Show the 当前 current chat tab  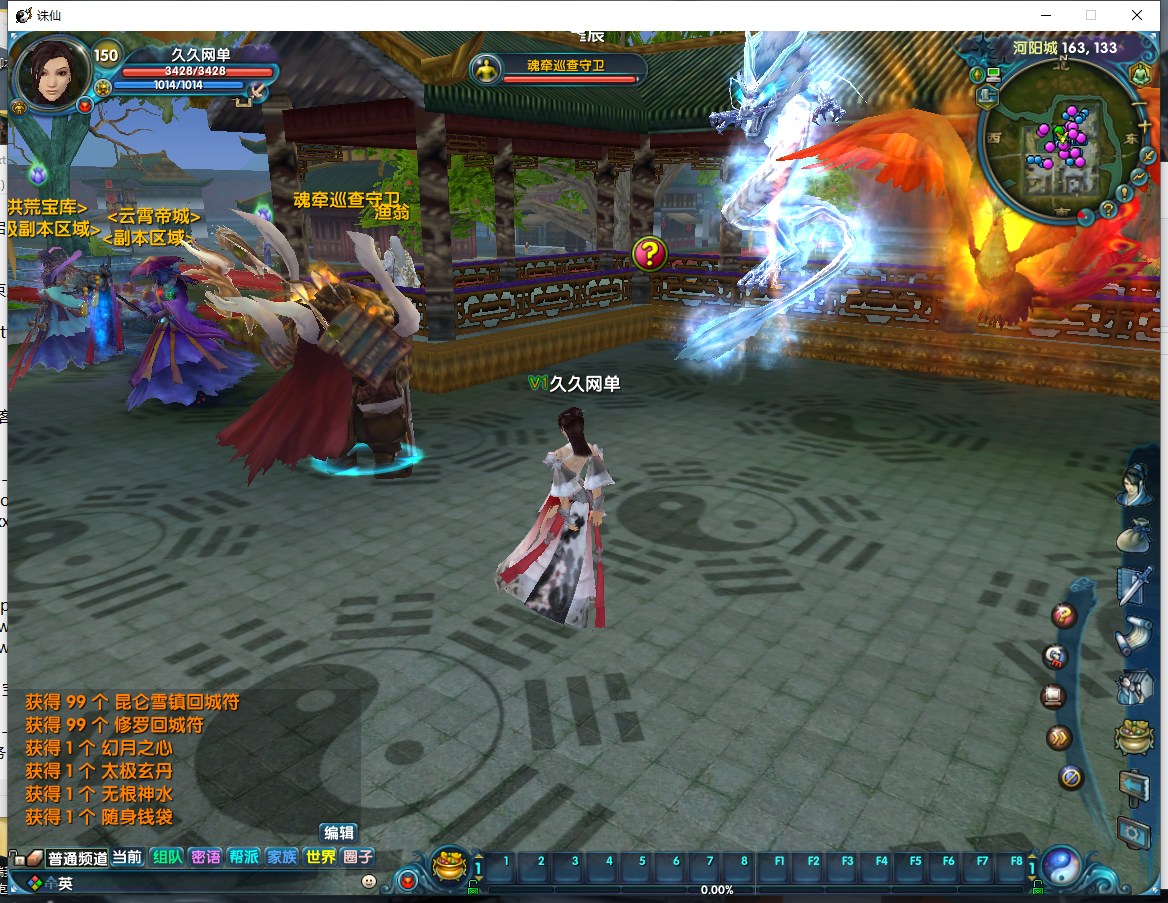(127, 857)
